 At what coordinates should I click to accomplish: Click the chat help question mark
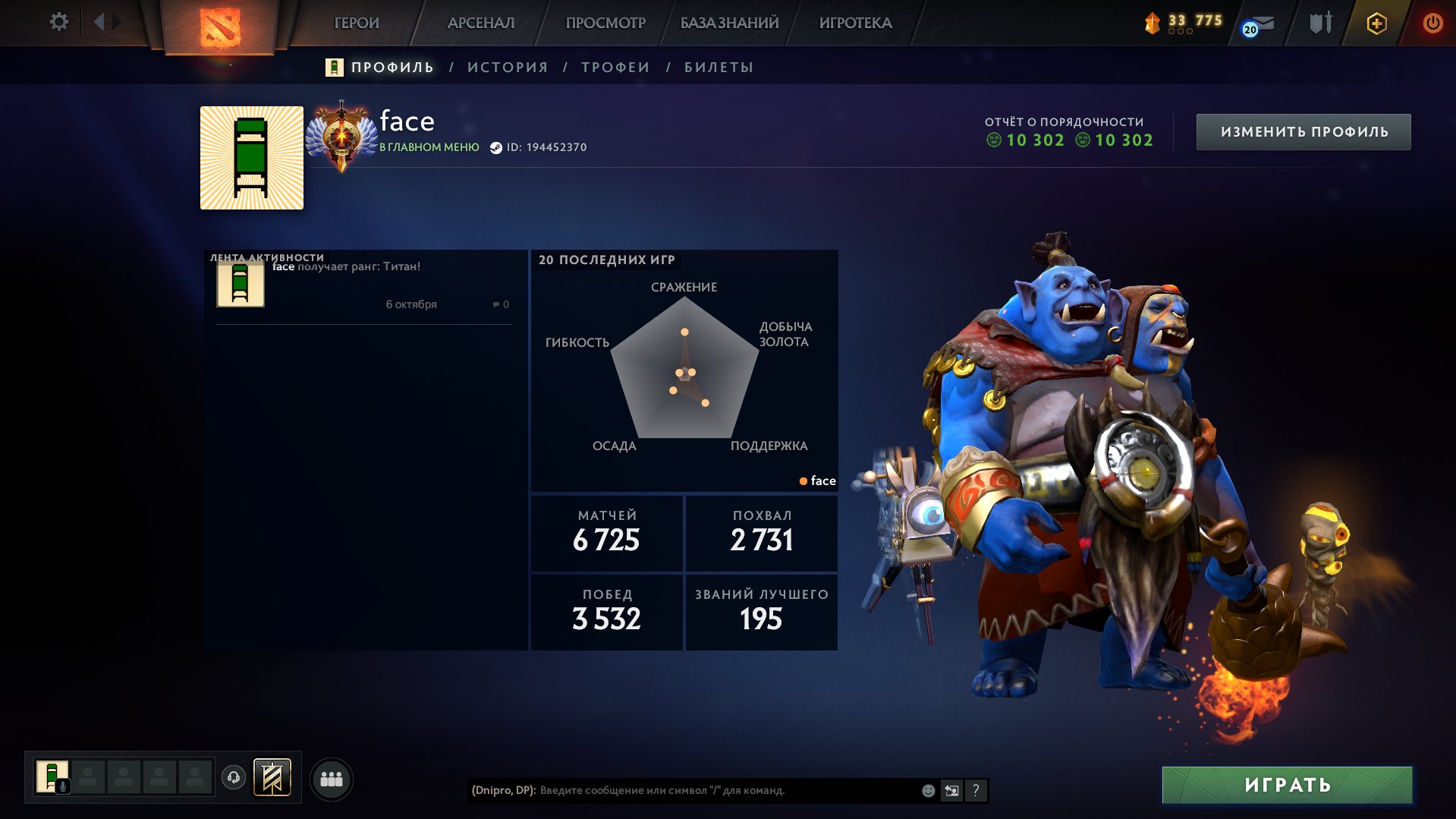tap(976, 791)
